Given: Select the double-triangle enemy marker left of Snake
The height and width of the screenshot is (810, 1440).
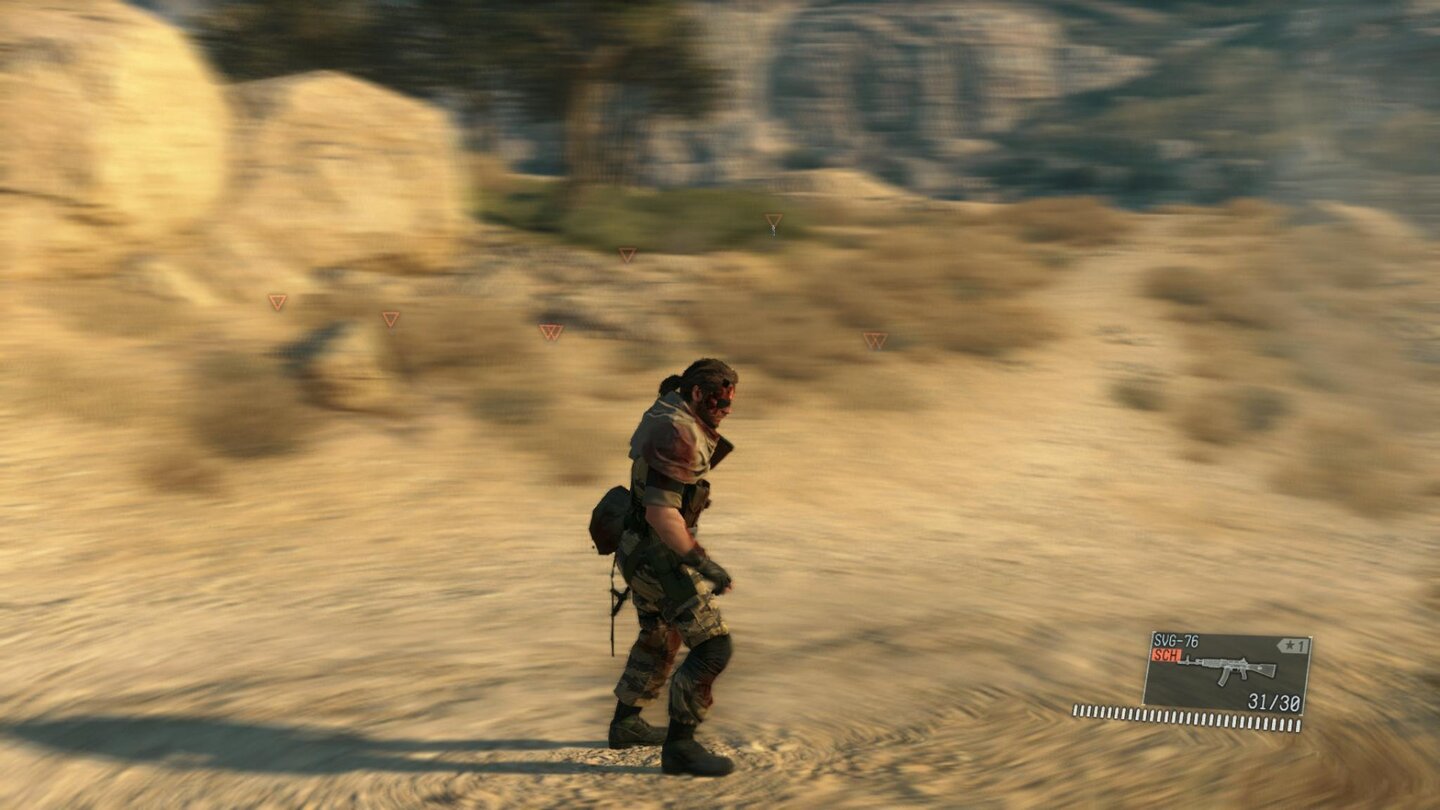Looking at the screenshot, I should tap(551, 332).
